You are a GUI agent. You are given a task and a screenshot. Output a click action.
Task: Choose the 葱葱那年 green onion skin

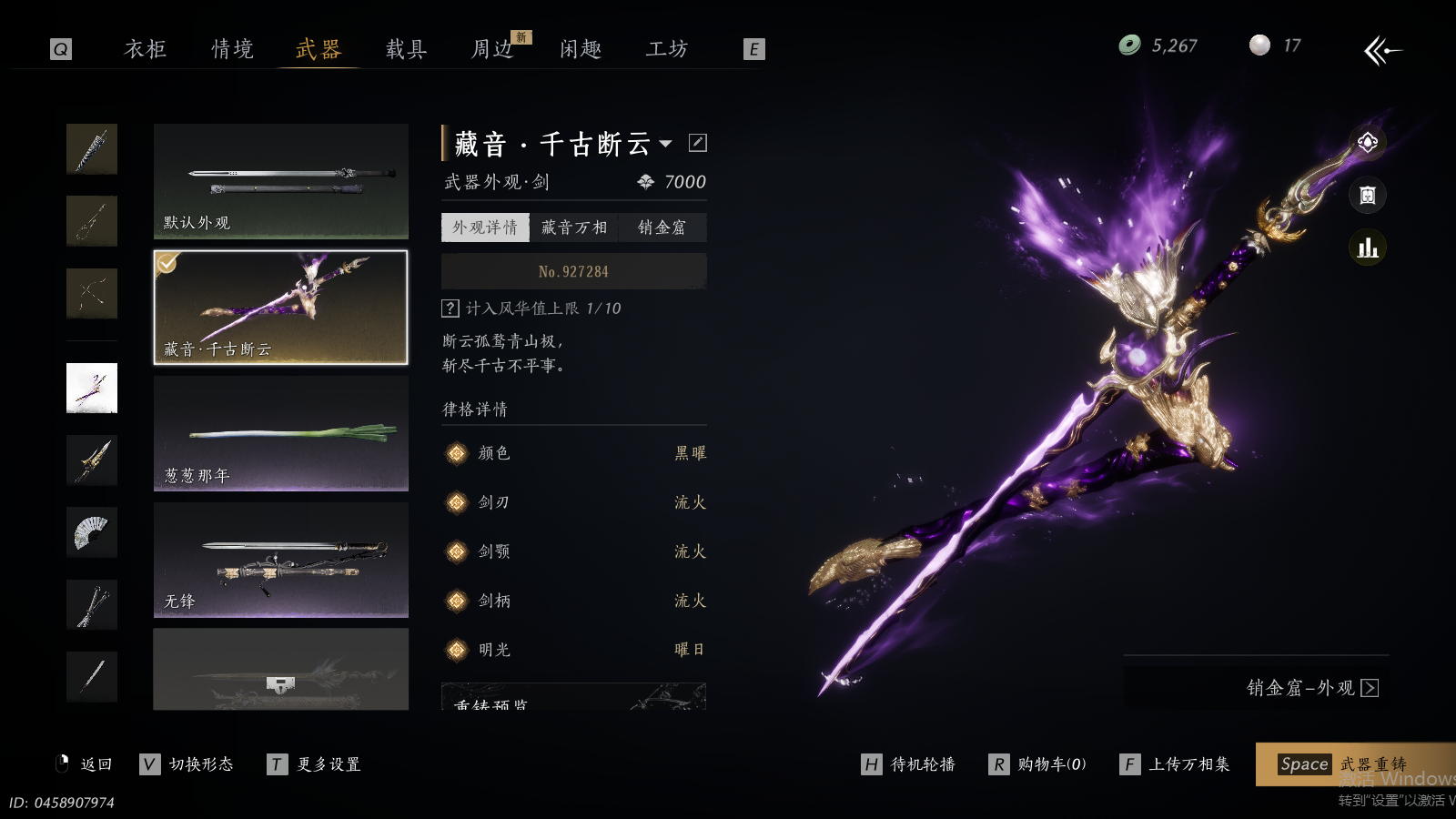point(280,434)
